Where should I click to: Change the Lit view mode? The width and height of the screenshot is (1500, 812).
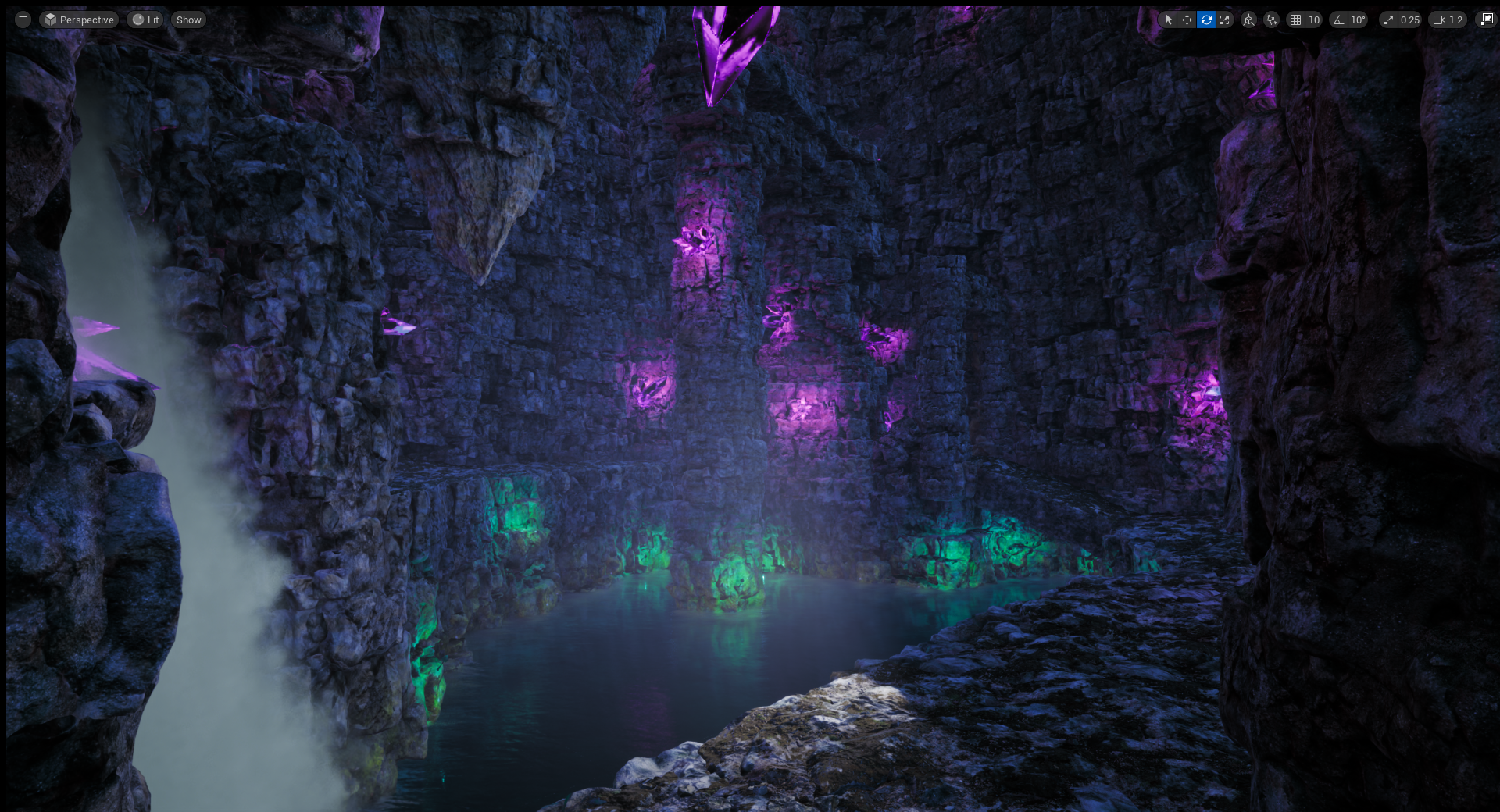tap(145, 20)
